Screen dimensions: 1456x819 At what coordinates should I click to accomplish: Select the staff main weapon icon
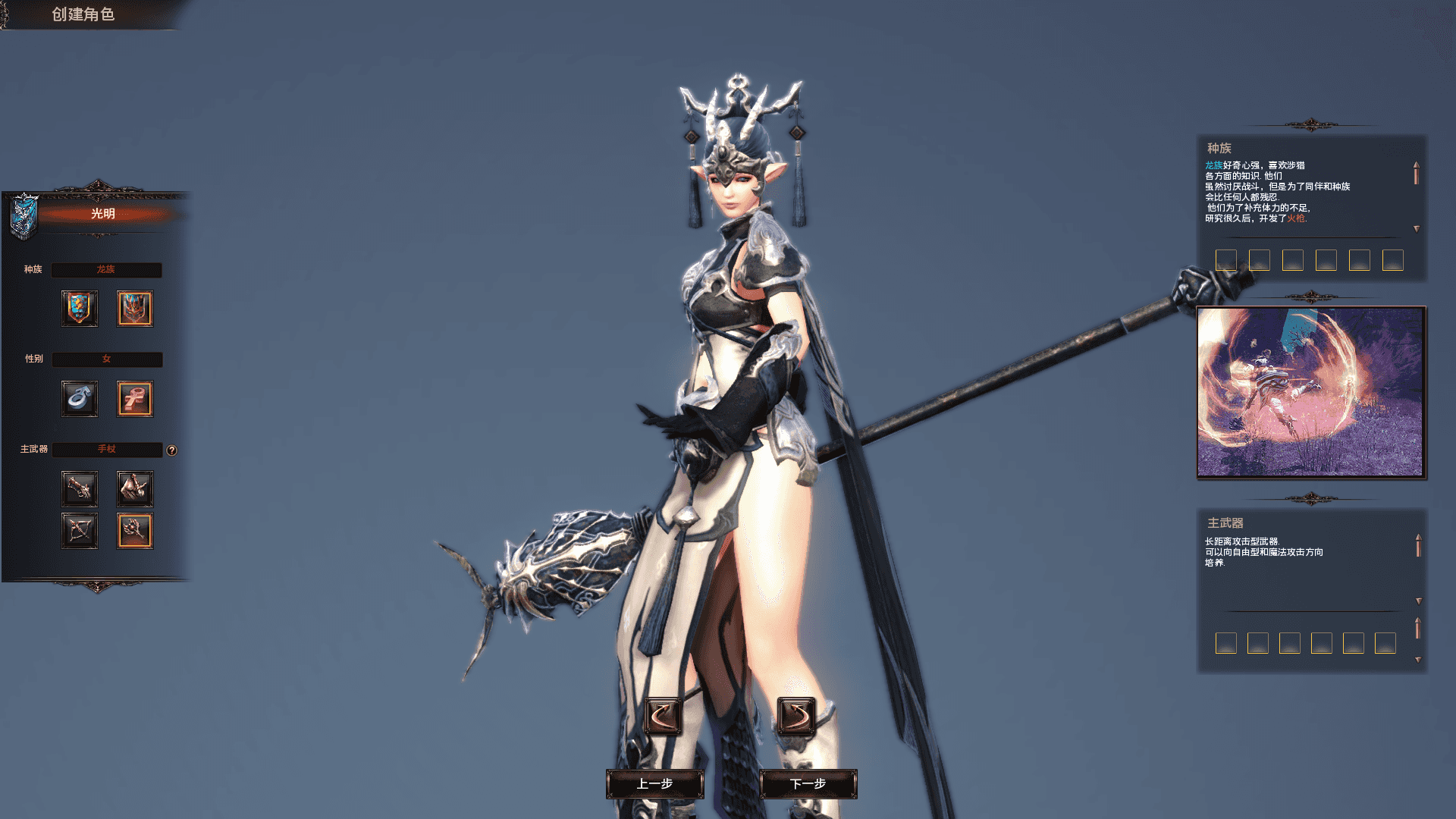click(x=135, y=531)
